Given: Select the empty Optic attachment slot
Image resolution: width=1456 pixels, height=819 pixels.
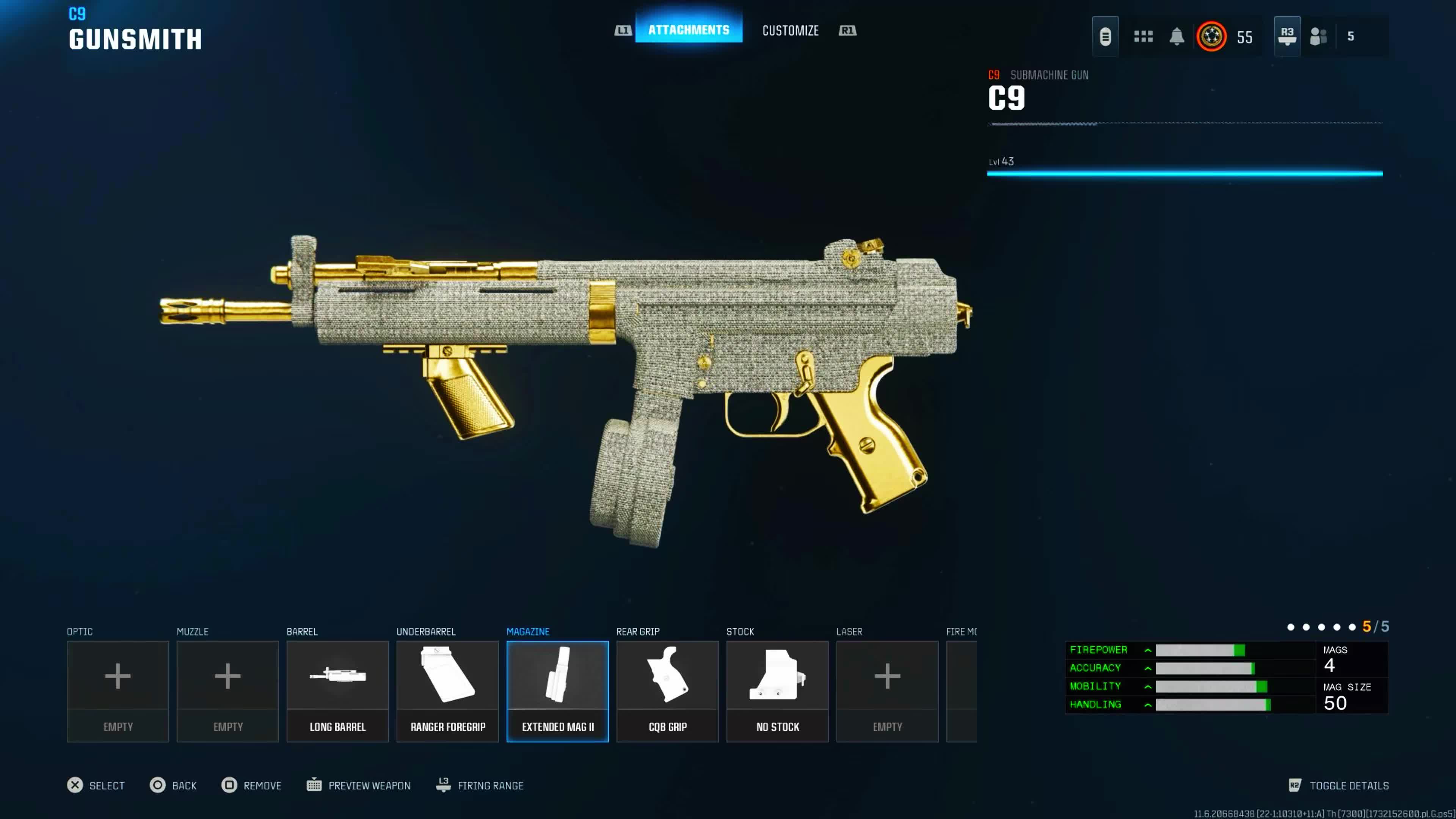Looking at the screenshot, I should click(x=118, y=691).
